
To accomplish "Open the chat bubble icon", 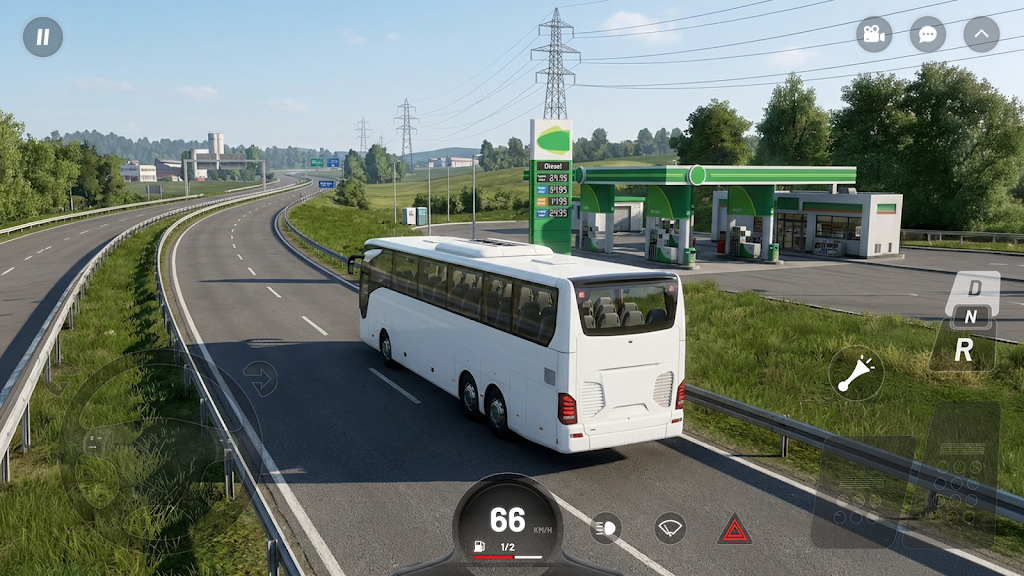I will click(x=928, y=35).
